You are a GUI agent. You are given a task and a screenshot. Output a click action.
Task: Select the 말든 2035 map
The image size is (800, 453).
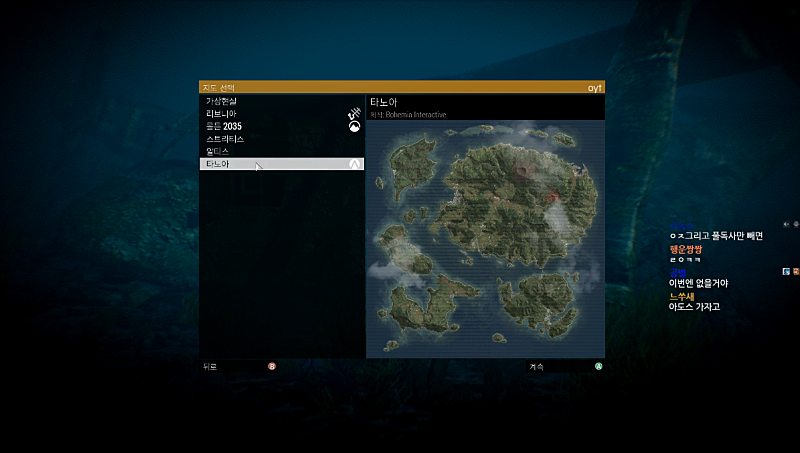[x=224, y=126]
